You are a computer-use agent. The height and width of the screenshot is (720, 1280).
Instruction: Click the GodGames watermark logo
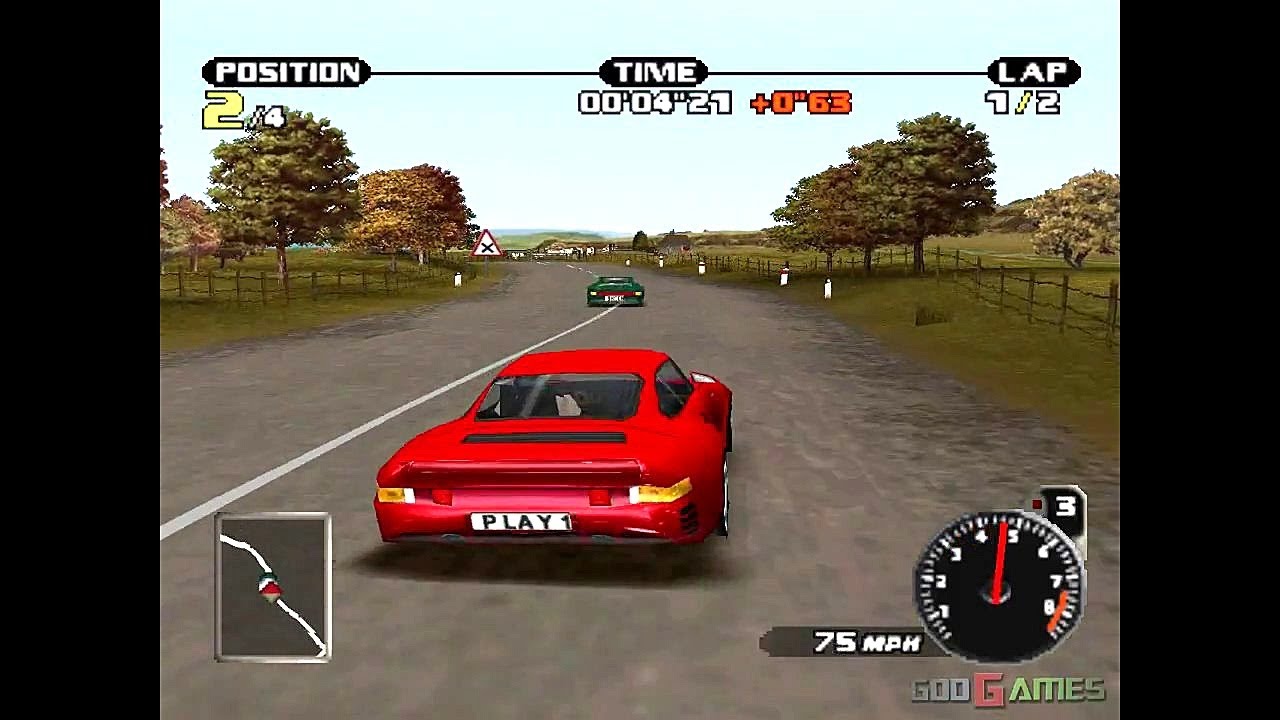pyautogui.click(x=1007, y=689)
